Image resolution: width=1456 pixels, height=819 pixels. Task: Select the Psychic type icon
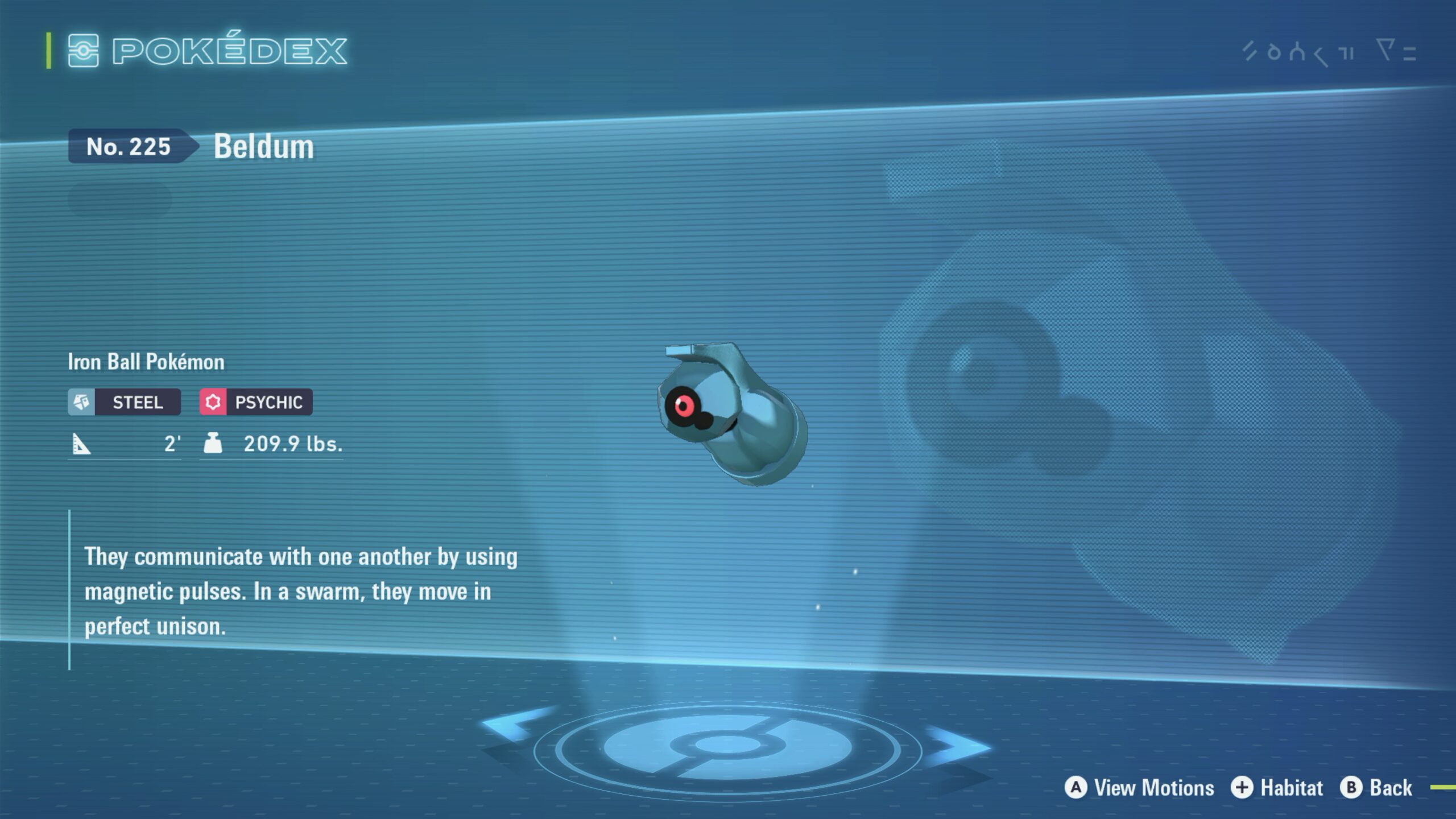tap(214, 402)
